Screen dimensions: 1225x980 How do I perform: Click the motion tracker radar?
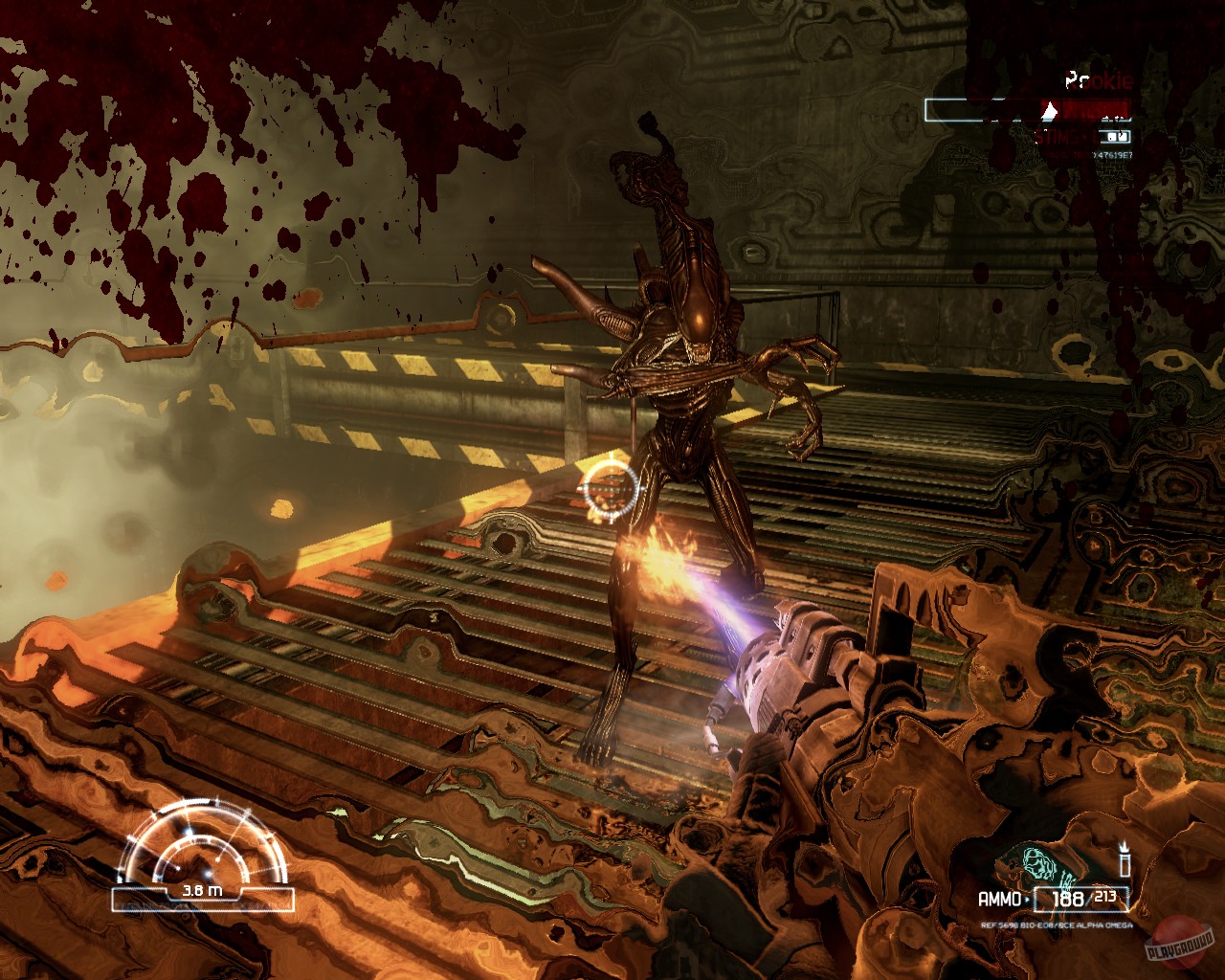click(x=203, y=852)
